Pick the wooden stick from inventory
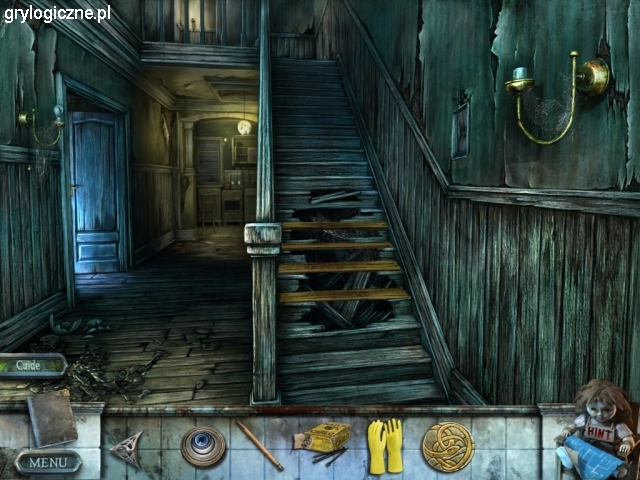 259,444
